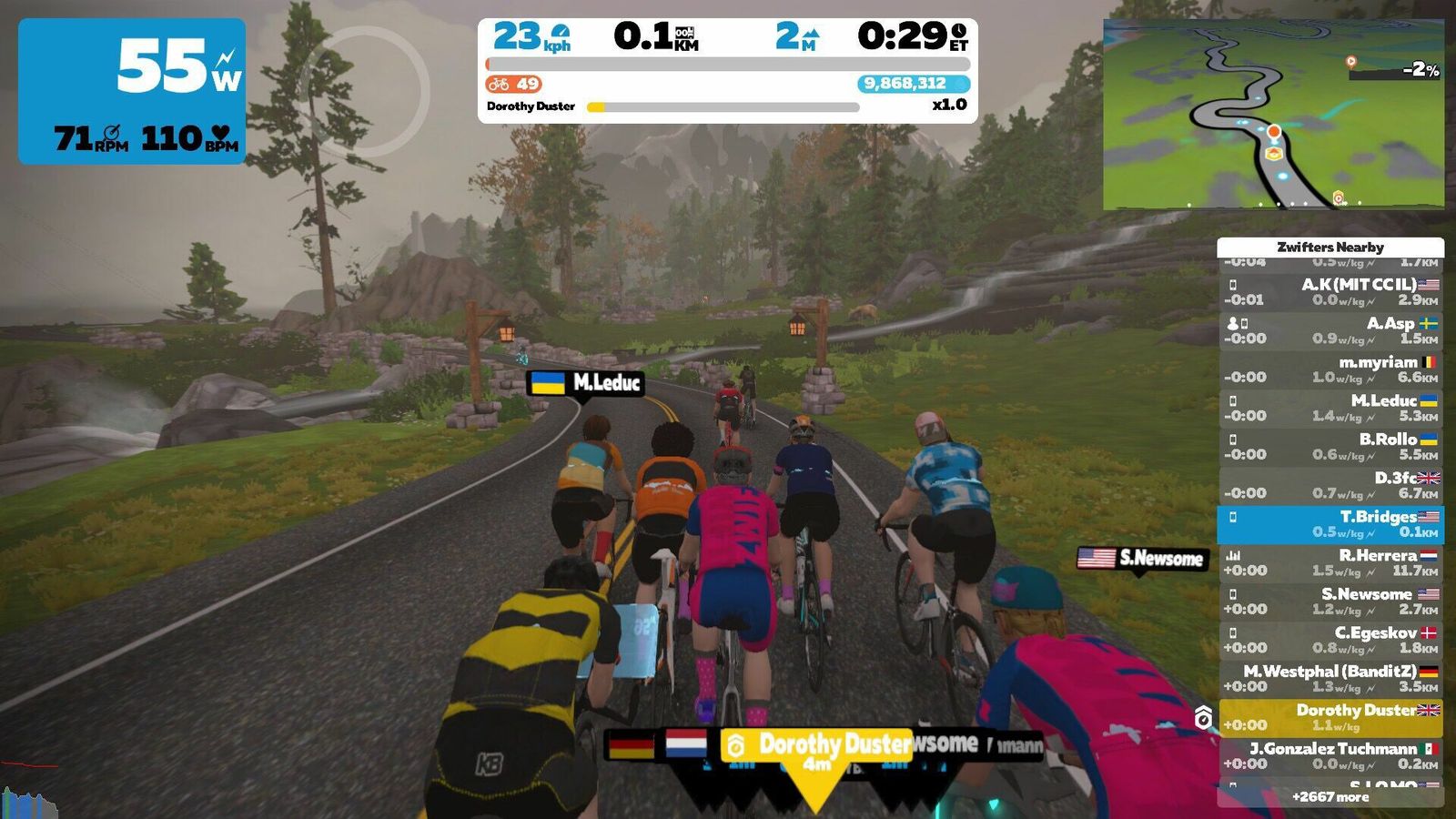1456x819 pixels.
Task: Show the +2667 more riders
Action: 1330,797
